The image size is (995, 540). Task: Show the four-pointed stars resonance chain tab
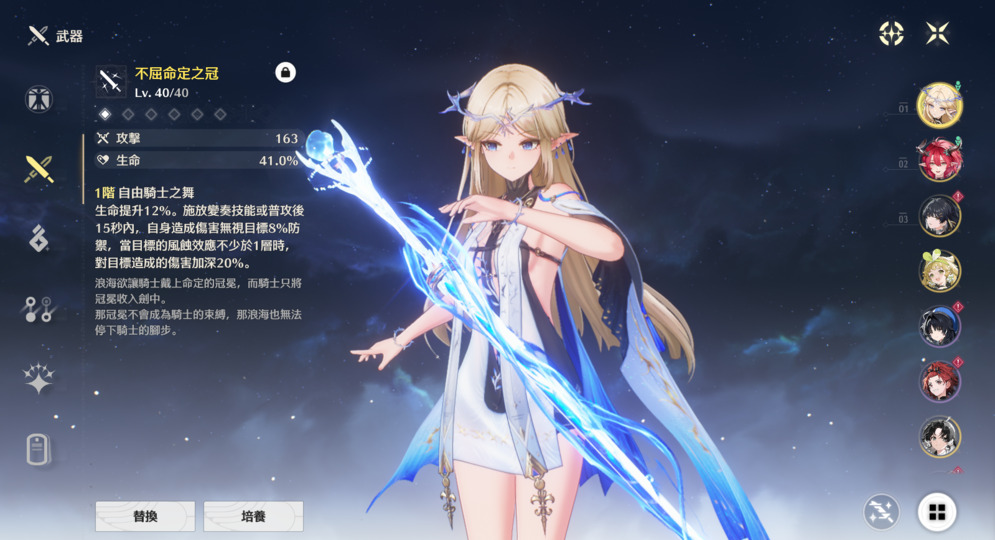(x=39, y=379)
